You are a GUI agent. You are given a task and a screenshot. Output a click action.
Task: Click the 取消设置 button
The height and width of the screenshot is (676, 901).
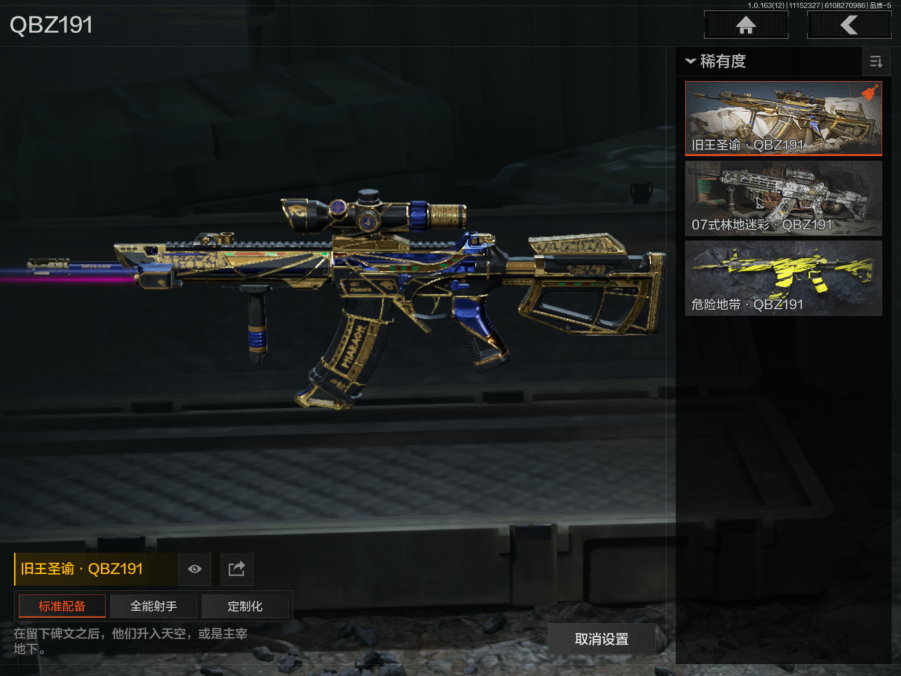601,639
